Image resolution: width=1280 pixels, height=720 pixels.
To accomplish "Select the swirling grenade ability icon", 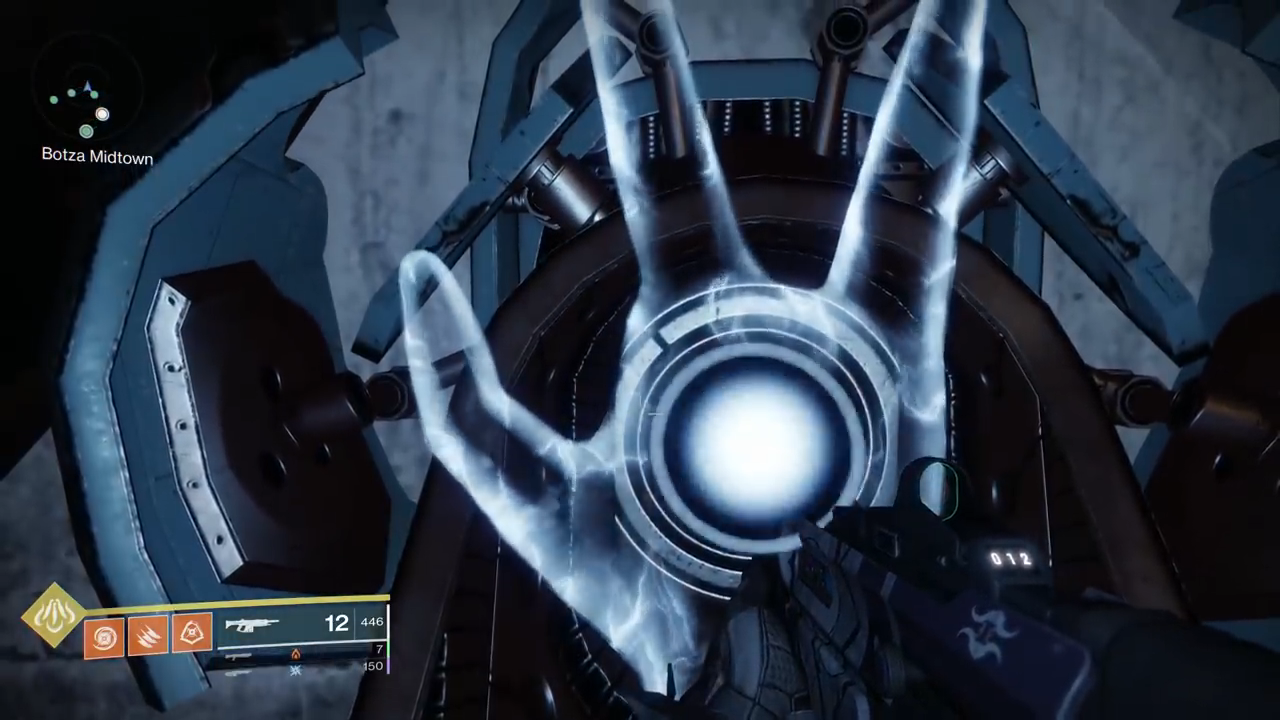I will pyautogui.click(x=104, y=636).
